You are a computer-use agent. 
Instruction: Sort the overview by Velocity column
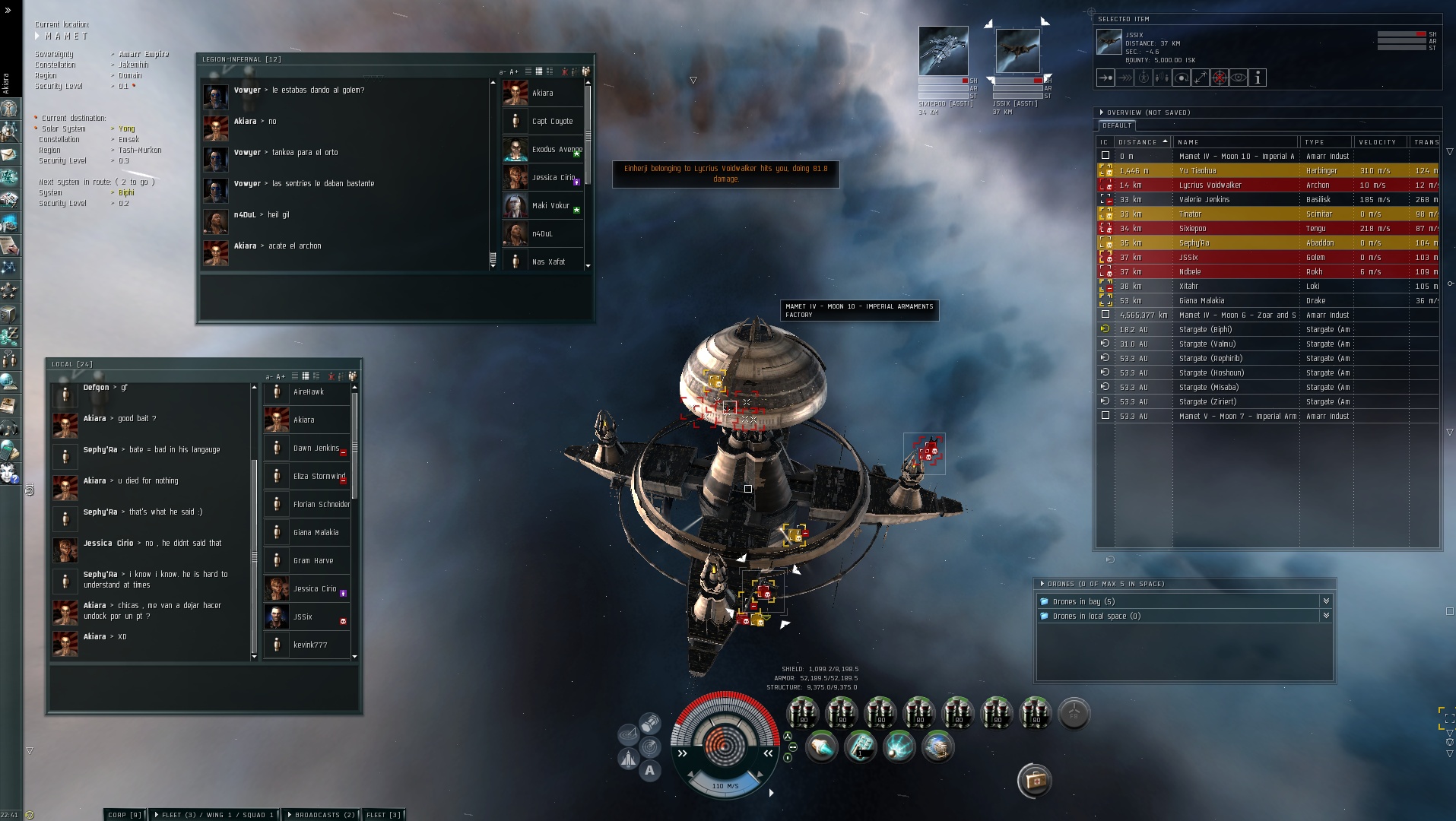point(1377,142)
